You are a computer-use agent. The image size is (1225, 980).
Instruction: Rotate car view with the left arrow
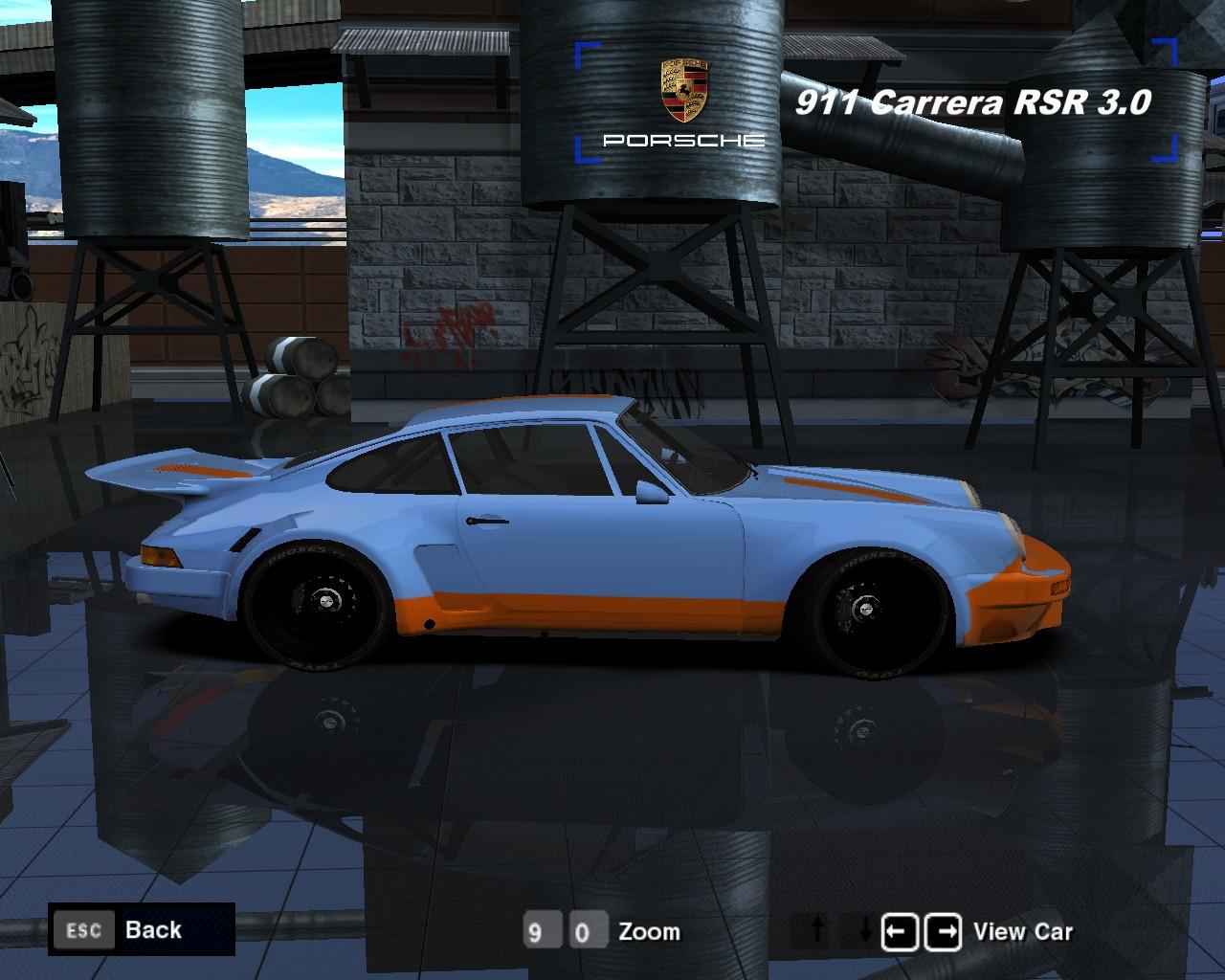[900, 930]
